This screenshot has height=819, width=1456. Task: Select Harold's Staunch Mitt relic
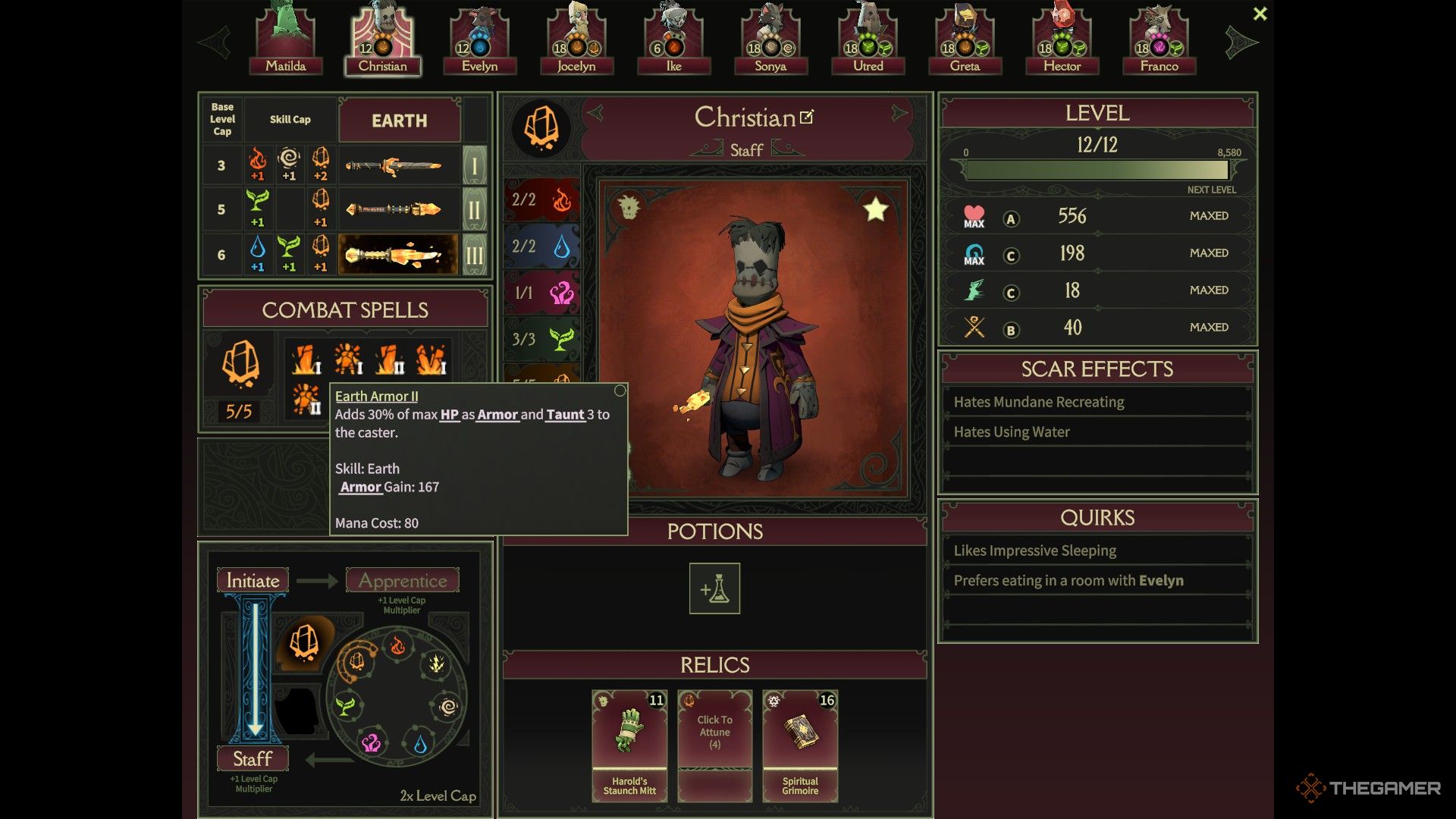coord(629,745)
